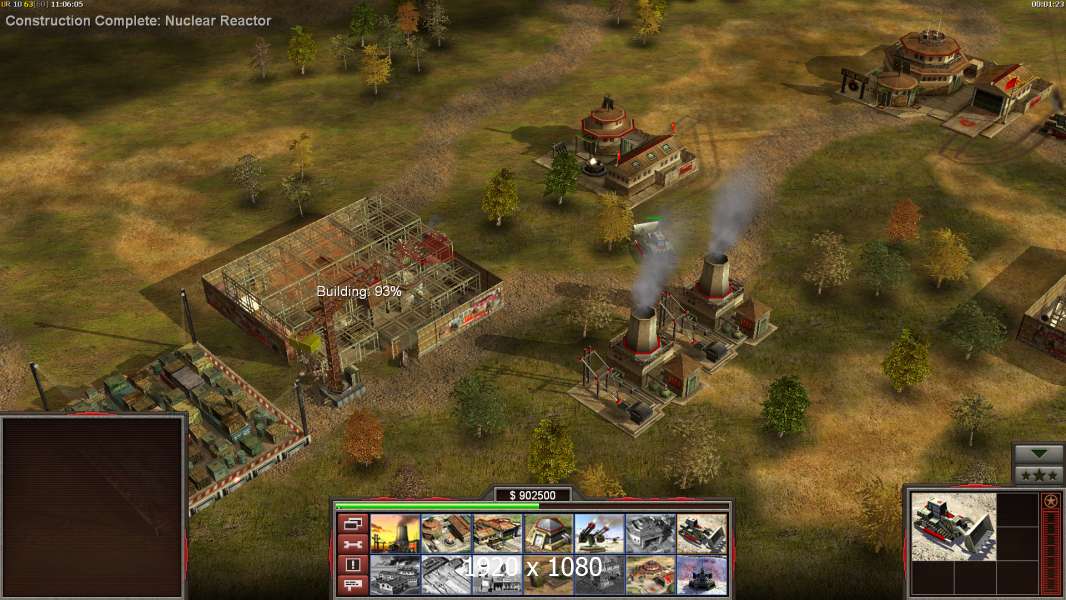The image size is (1066, 600).
Task: Open the overlapping windows button
Action: pyautogui.click(x=351, y=523)
